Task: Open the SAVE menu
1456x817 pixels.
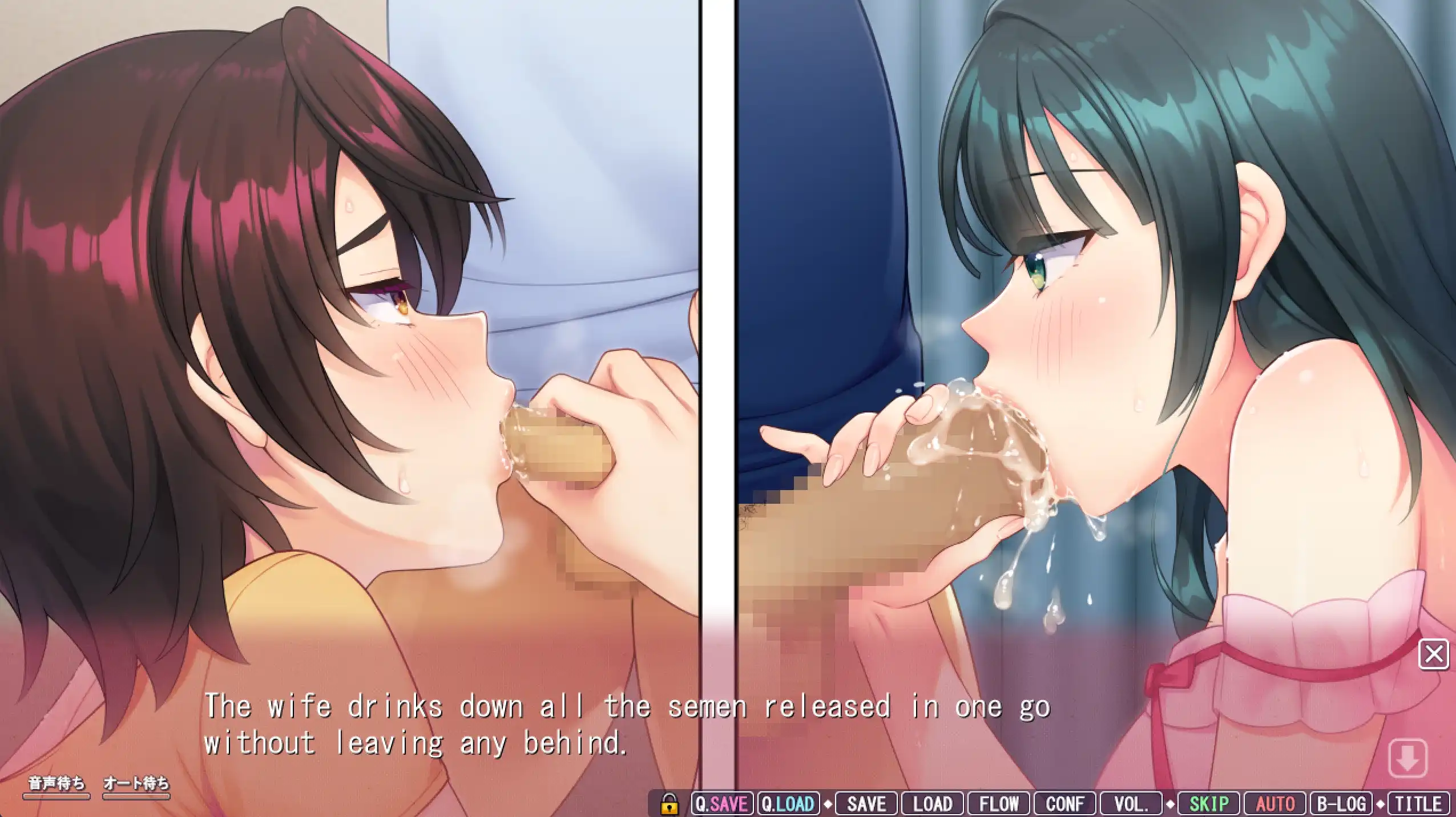Action: [866, 804]
